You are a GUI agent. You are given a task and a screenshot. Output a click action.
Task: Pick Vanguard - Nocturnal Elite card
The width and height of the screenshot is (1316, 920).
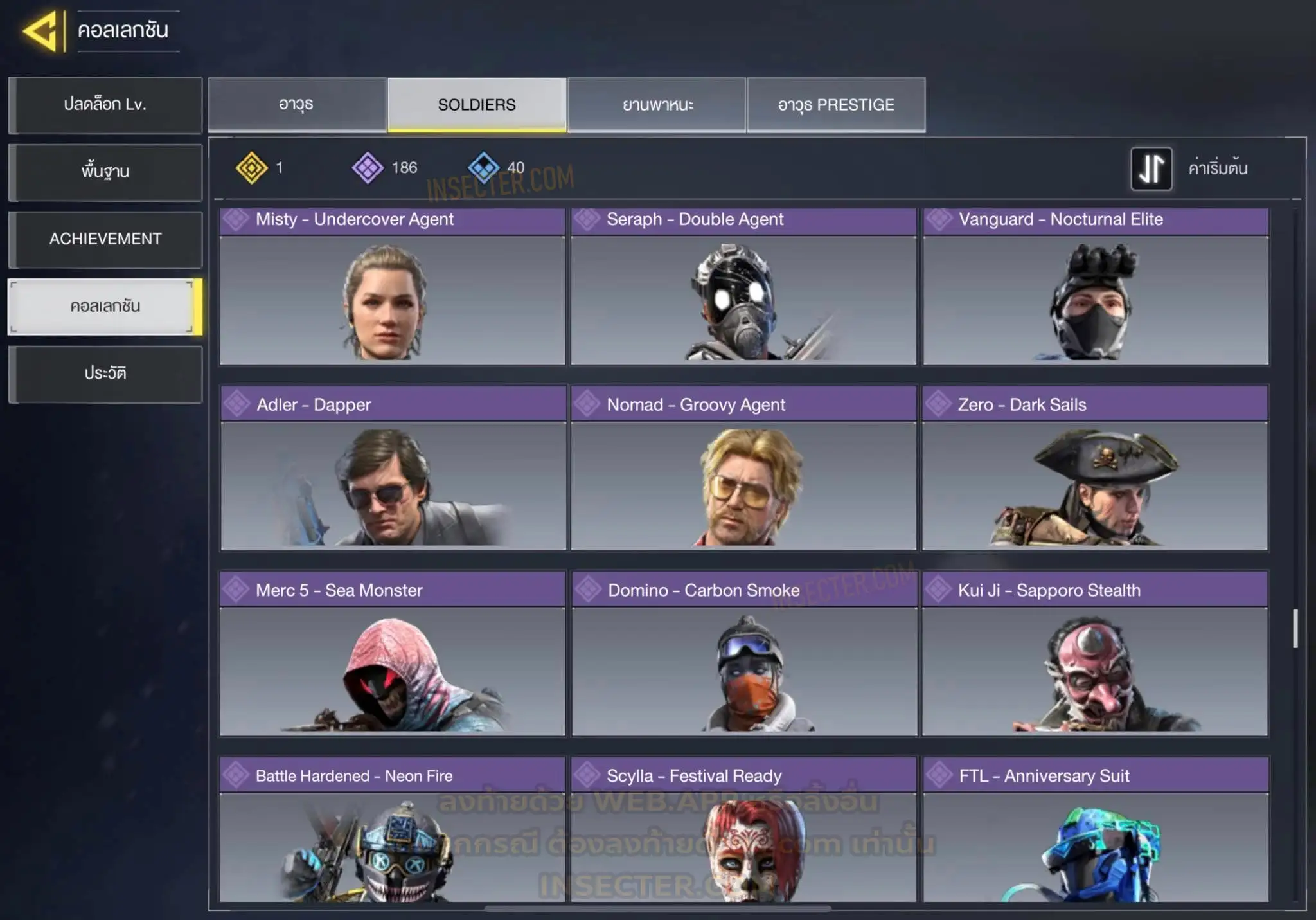pos(1096,287)
